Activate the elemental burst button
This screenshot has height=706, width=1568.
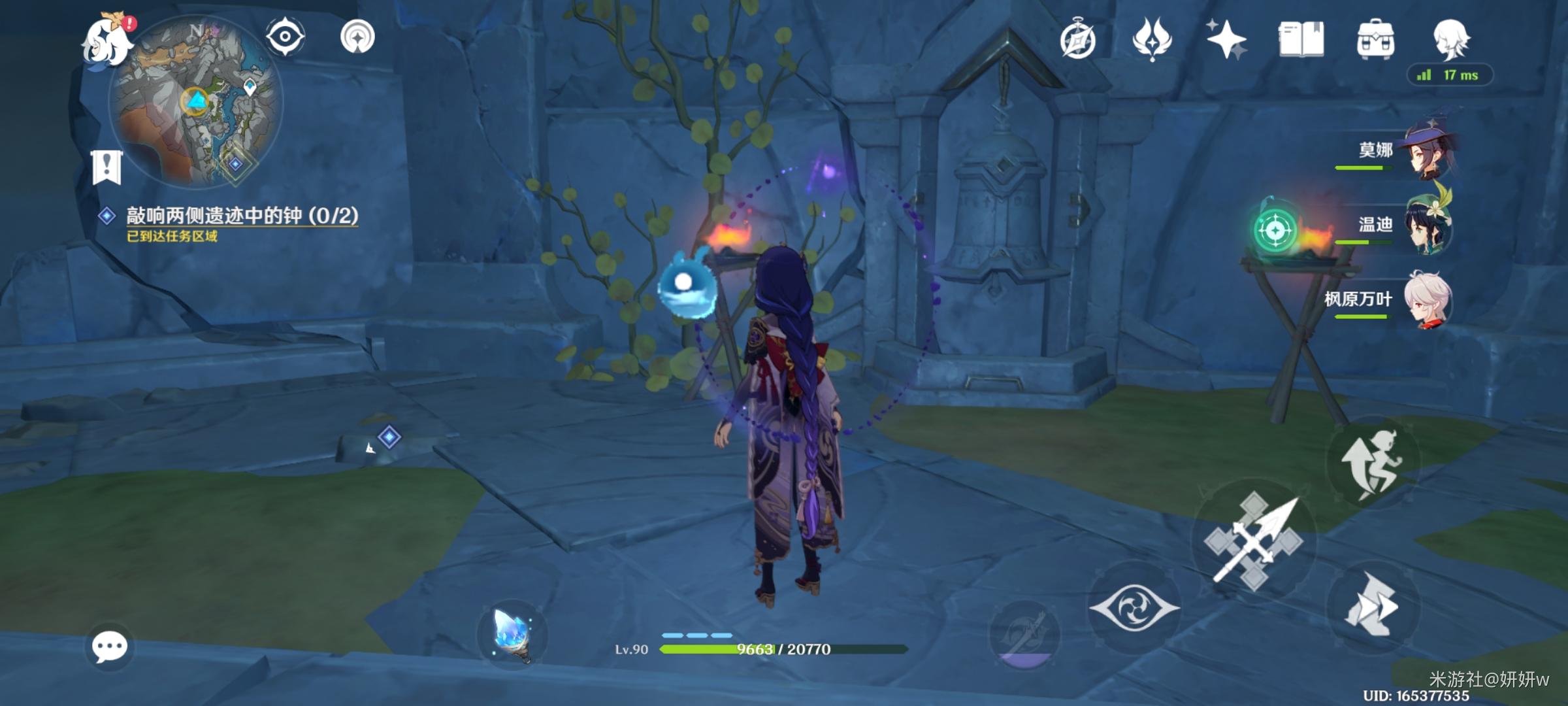point(1024,634)
